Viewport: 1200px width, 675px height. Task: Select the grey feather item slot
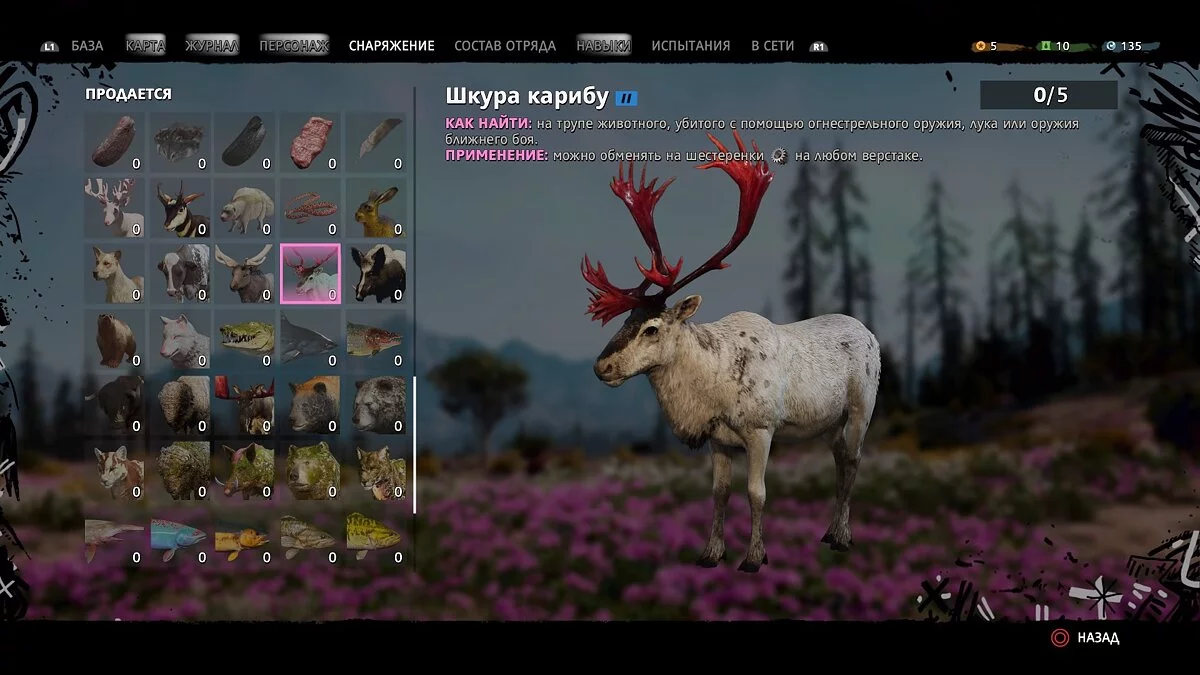point(376,142)
